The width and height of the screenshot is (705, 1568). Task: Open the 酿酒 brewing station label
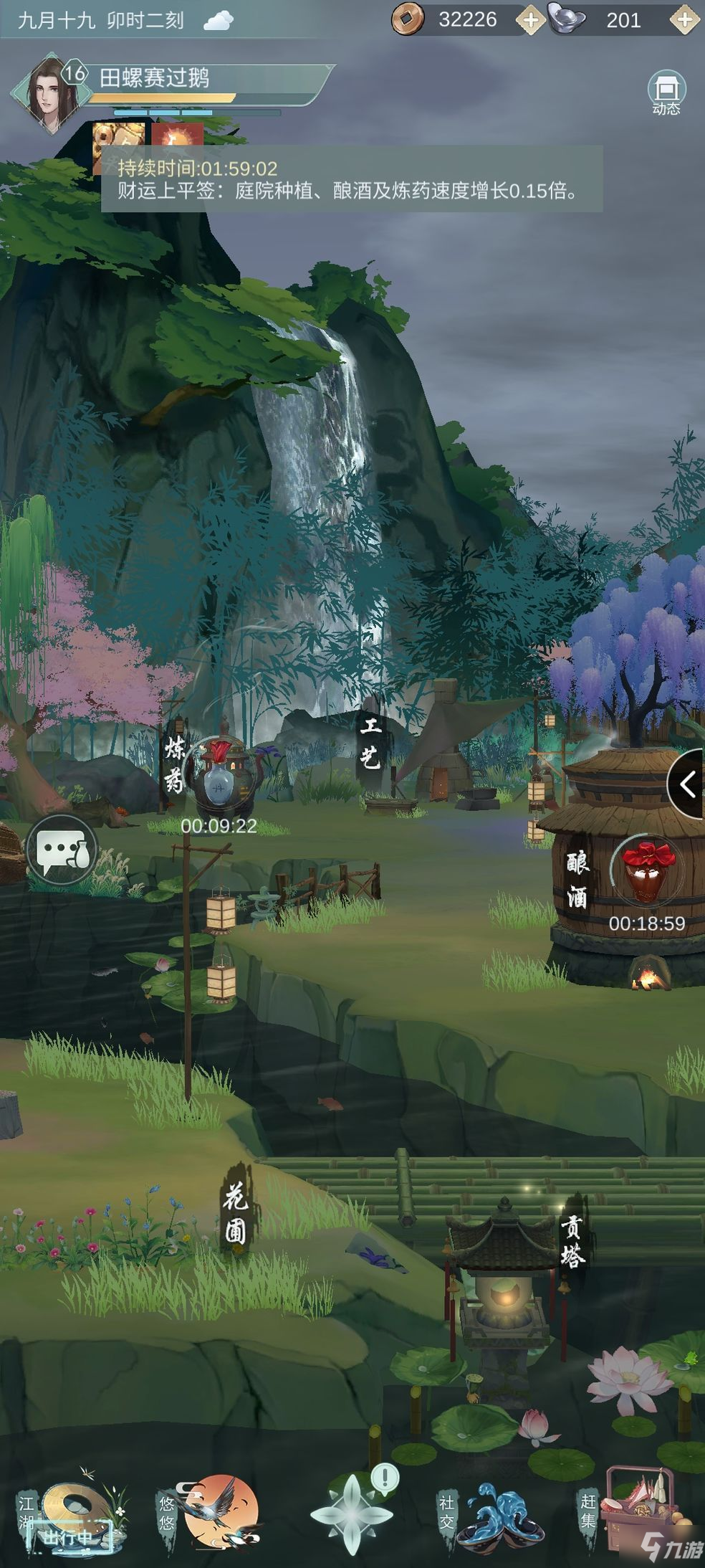(x=577, y=879)
